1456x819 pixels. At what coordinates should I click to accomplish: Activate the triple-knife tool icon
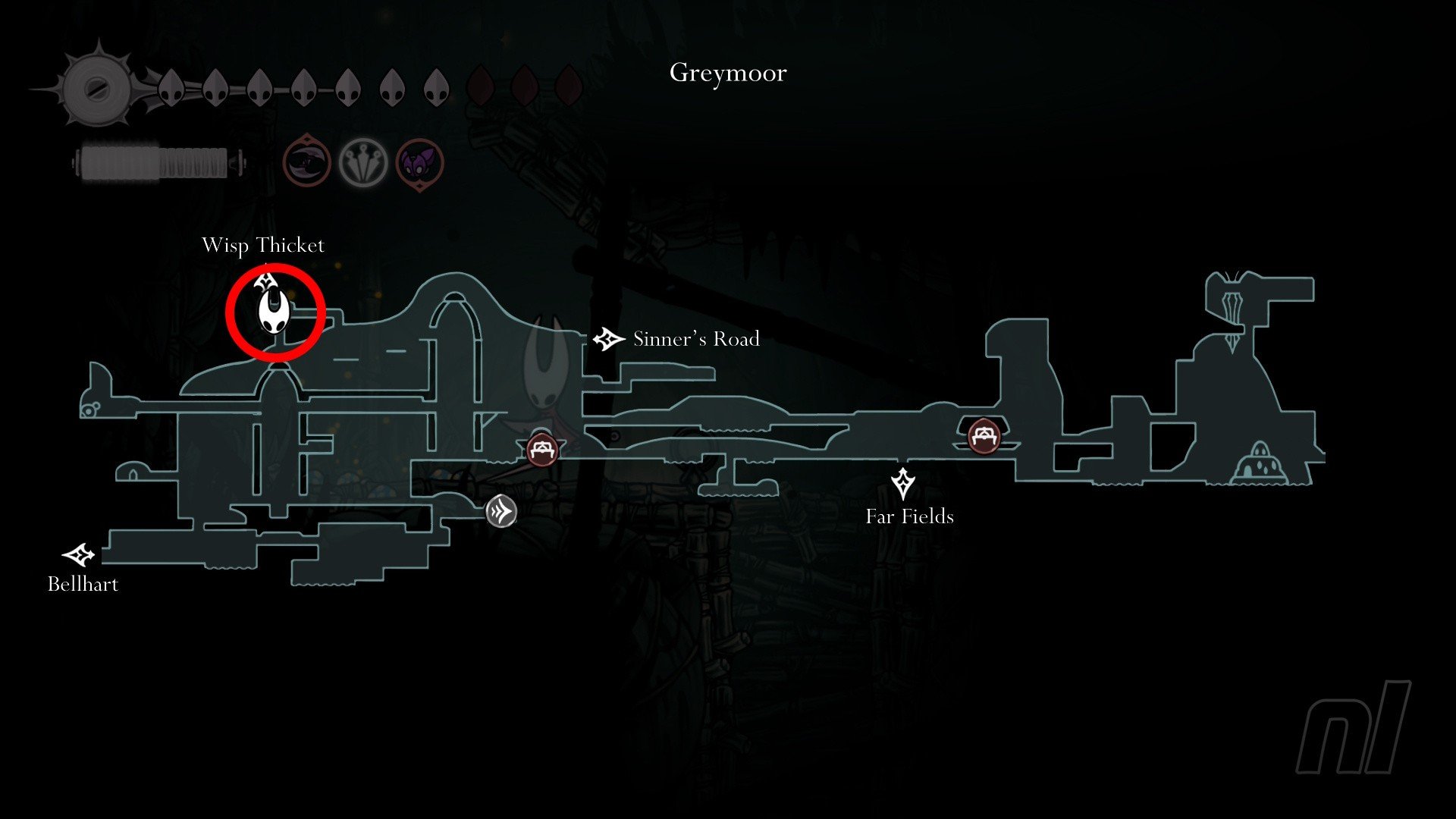tap(362, 162)
